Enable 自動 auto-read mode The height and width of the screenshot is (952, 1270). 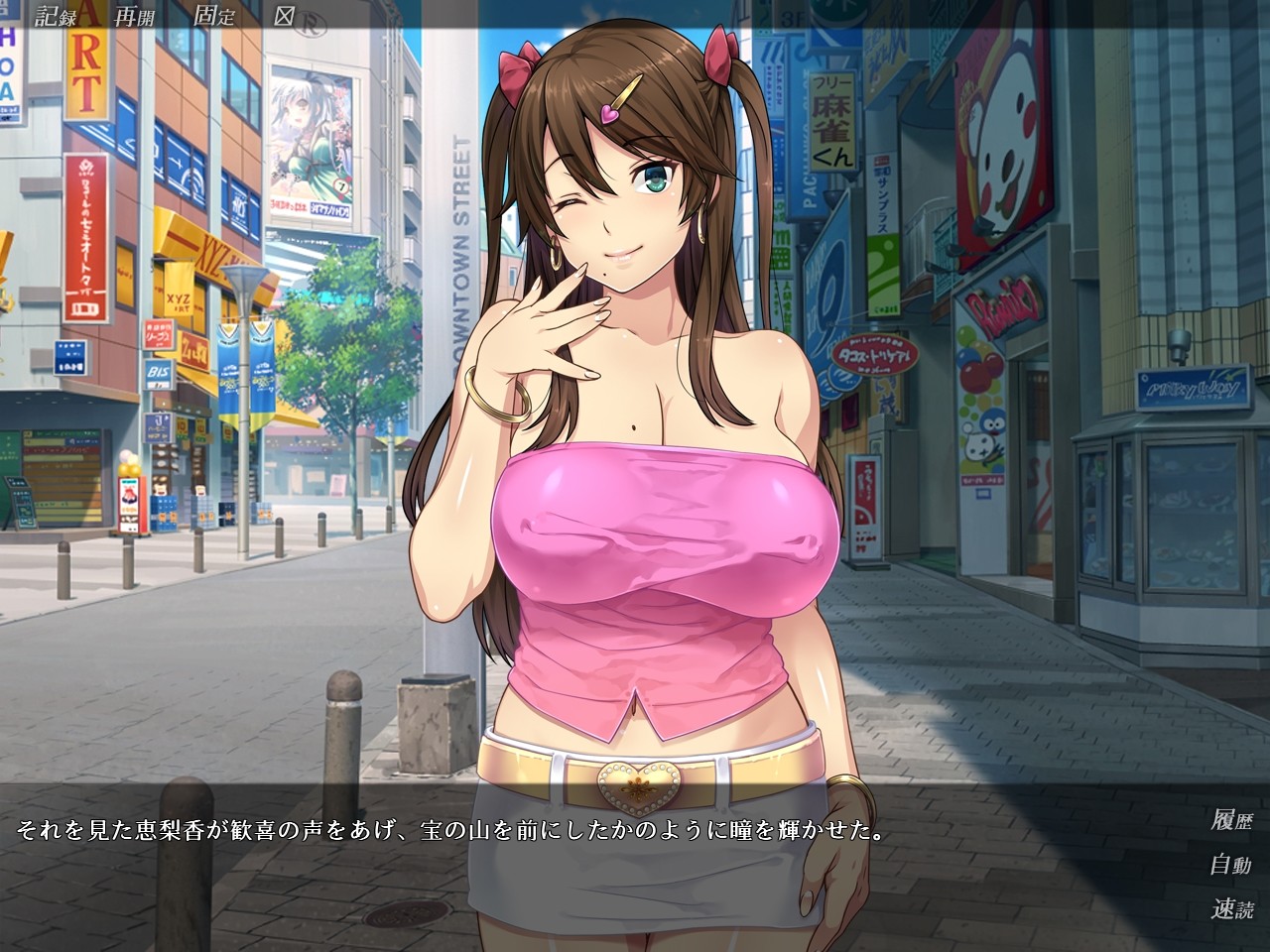tap(1231, 865)
